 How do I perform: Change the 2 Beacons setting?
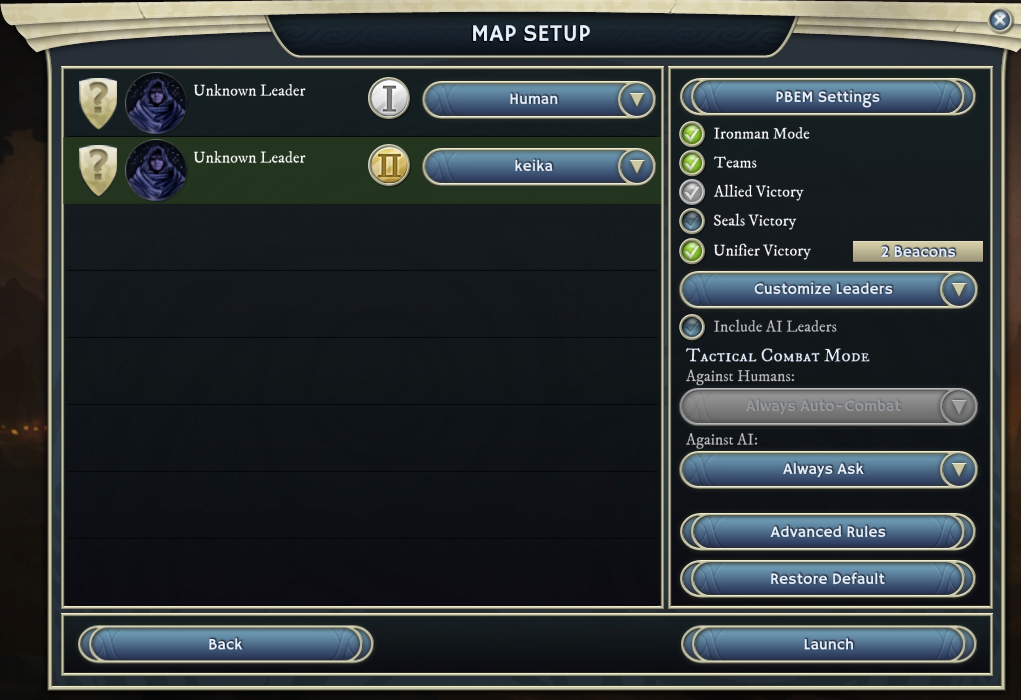click(917, 252)
